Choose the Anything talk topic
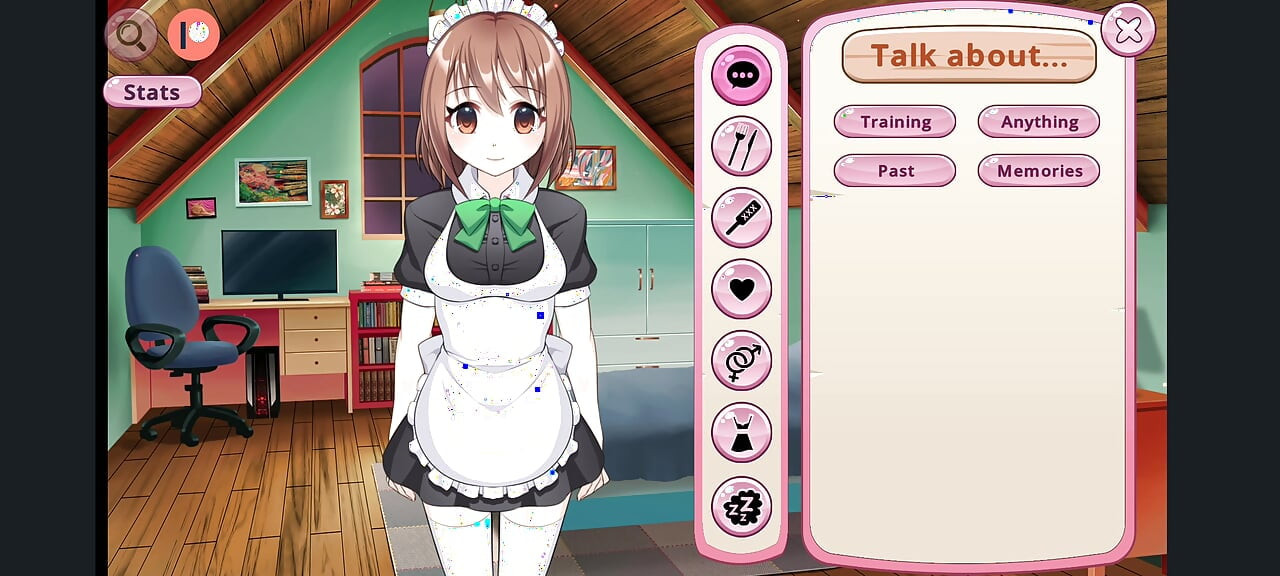 point(1039,122)
